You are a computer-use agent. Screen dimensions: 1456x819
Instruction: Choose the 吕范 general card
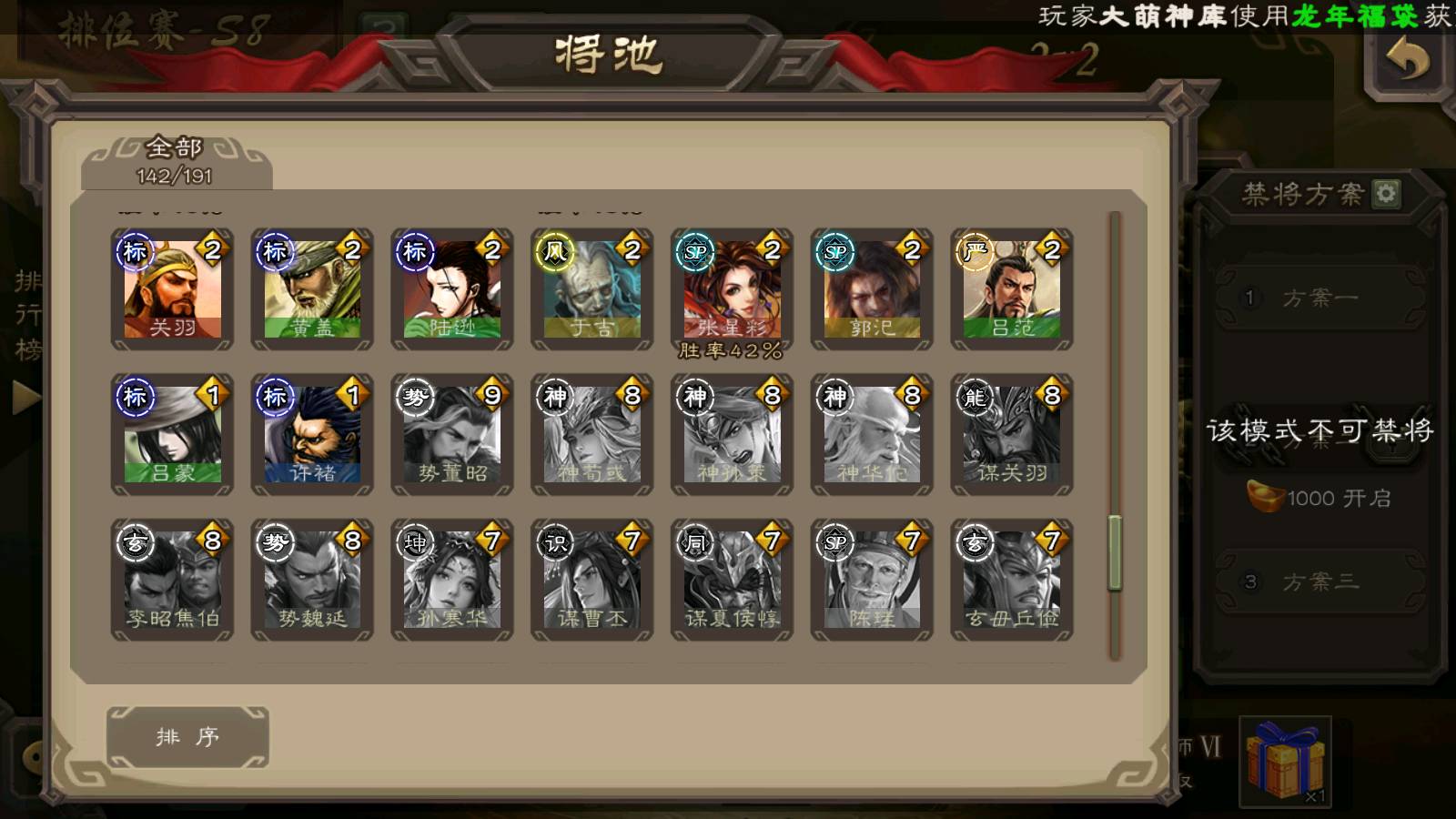[1012, 289]
